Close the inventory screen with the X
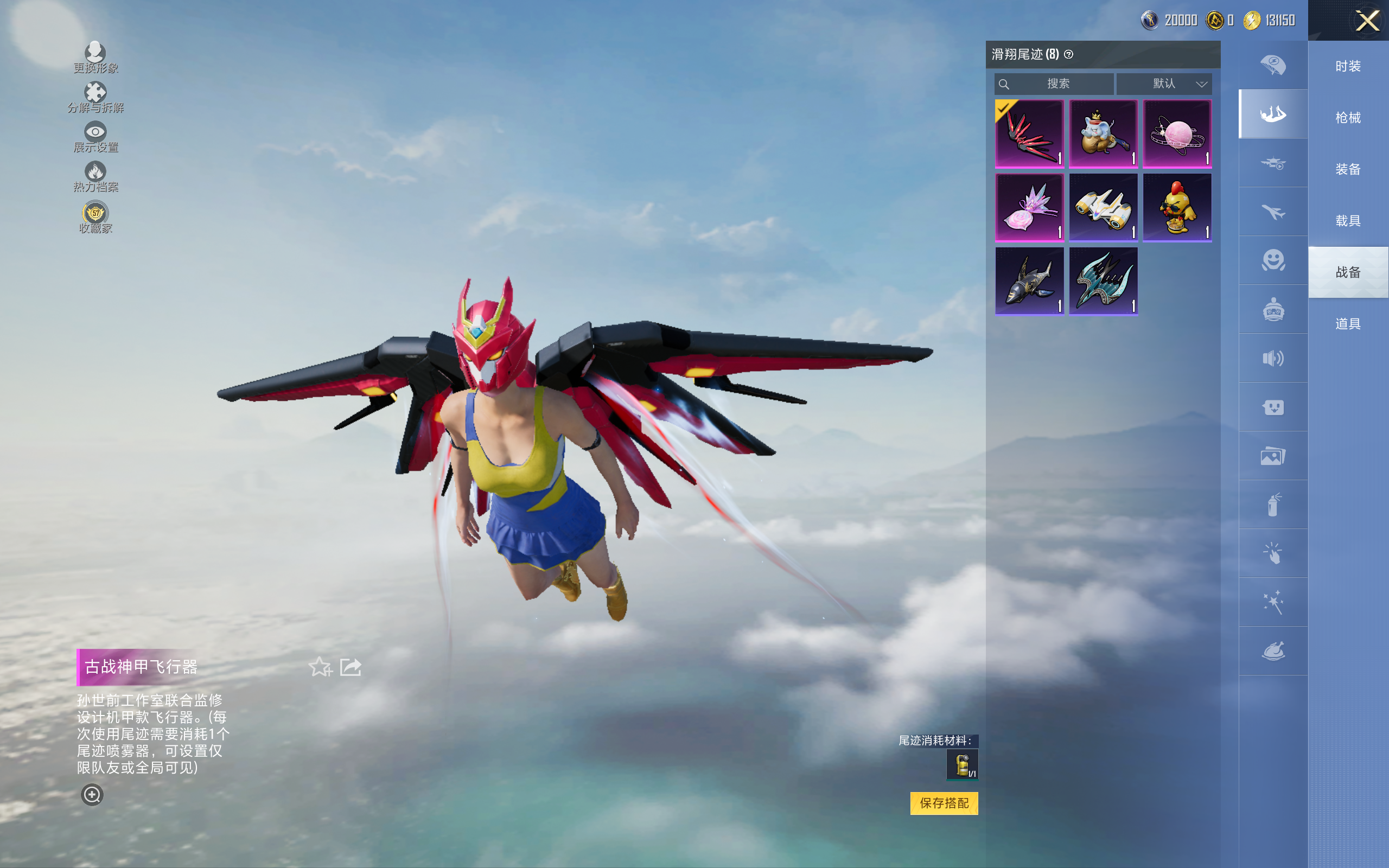The image size is (1389, 868). click(1367, 21)
